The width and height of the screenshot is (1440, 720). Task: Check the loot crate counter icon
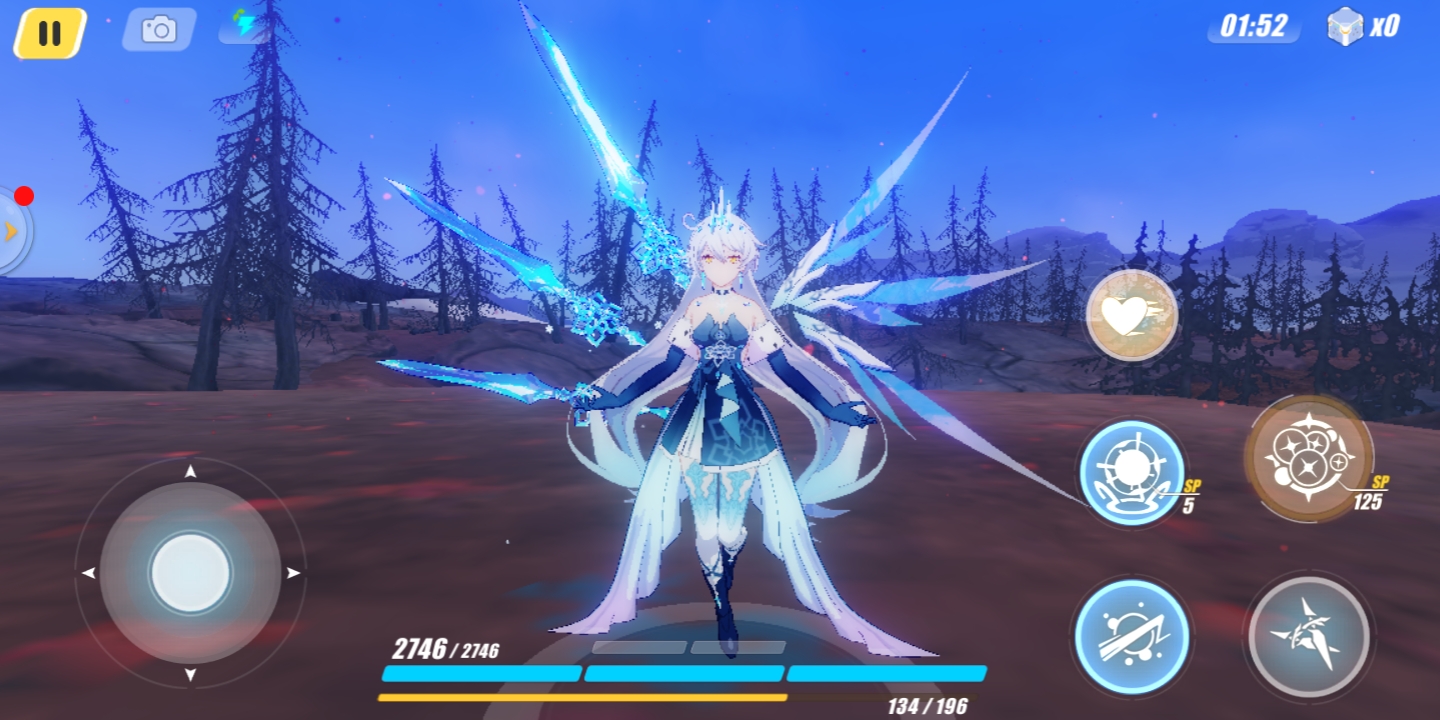point(1345,26)
